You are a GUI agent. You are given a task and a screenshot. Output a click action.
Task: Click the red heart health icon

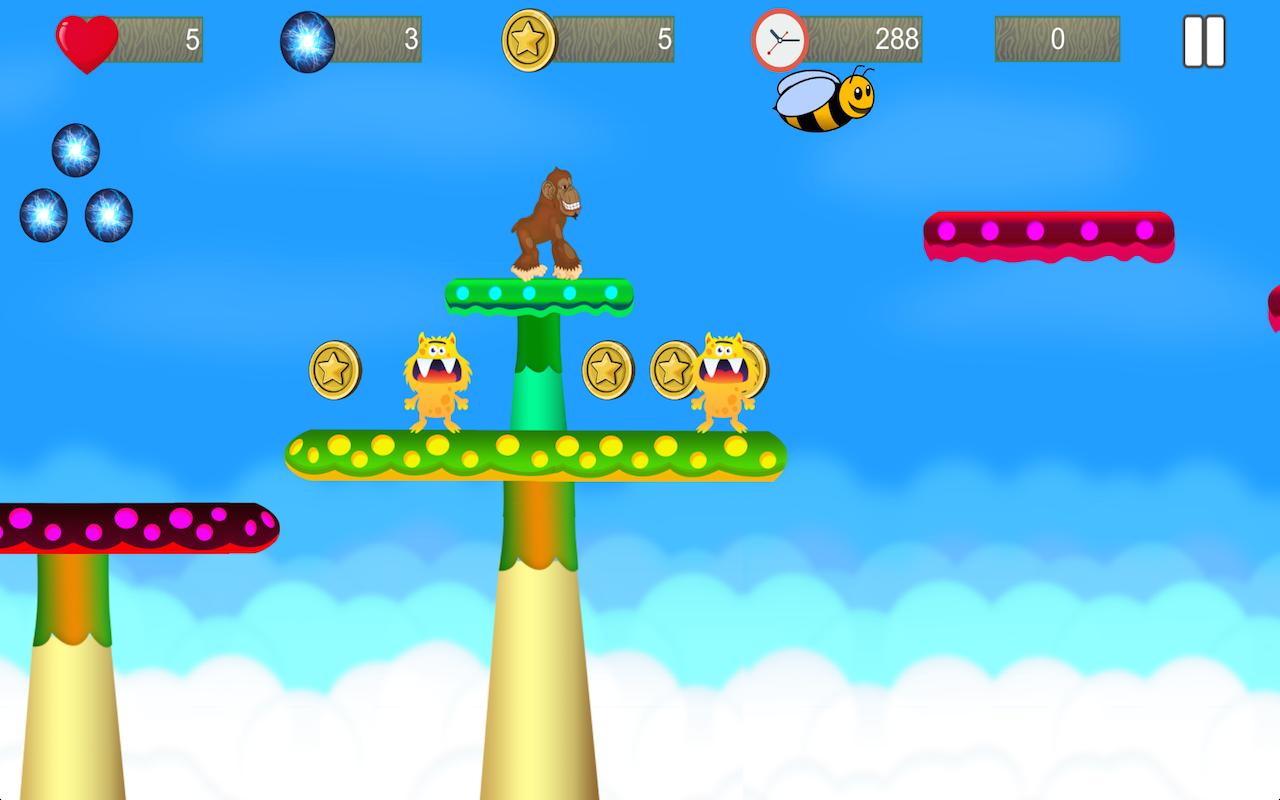88,40
